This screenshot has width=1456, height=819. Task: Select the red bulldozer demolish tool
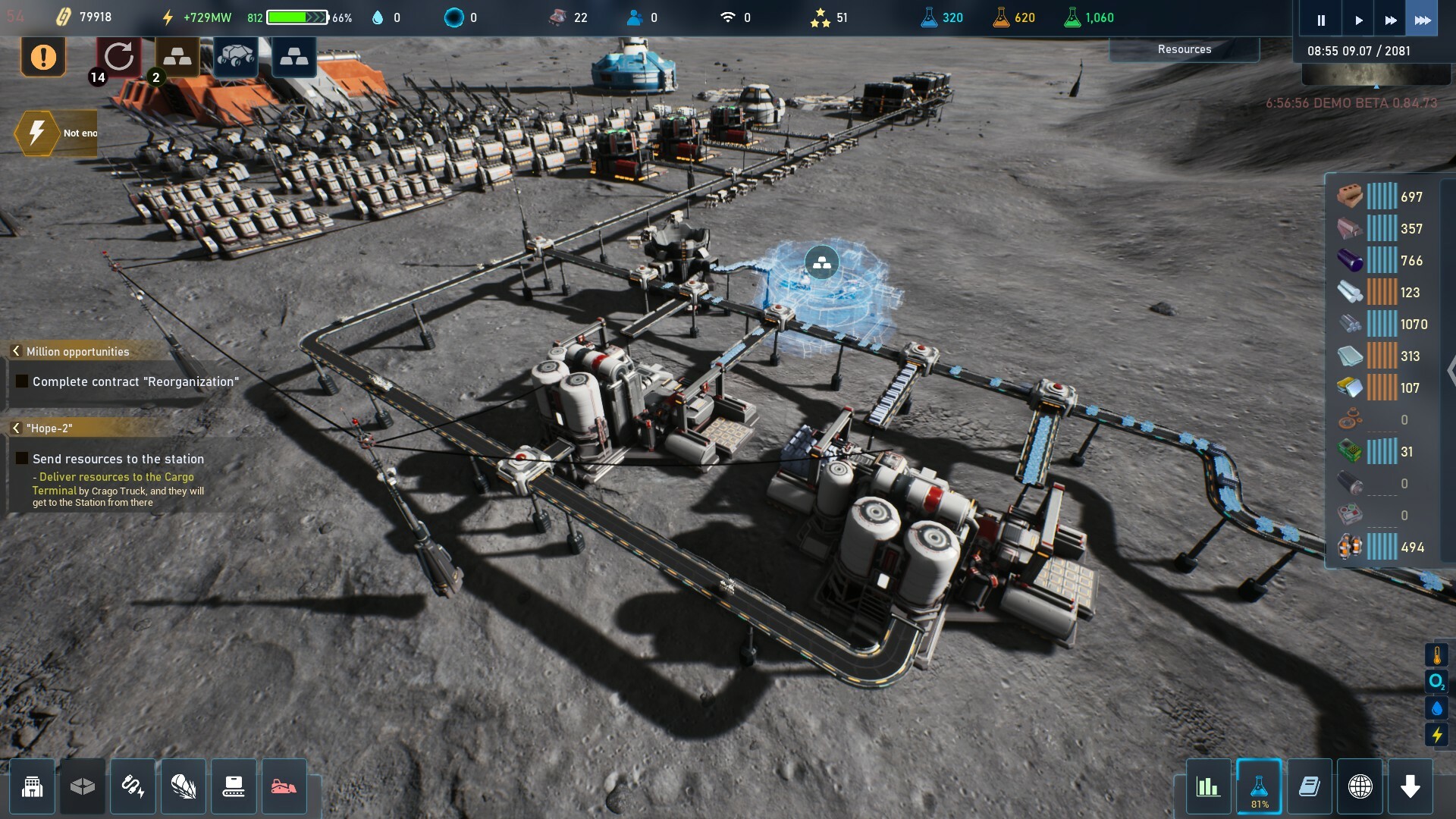(284, 787)
